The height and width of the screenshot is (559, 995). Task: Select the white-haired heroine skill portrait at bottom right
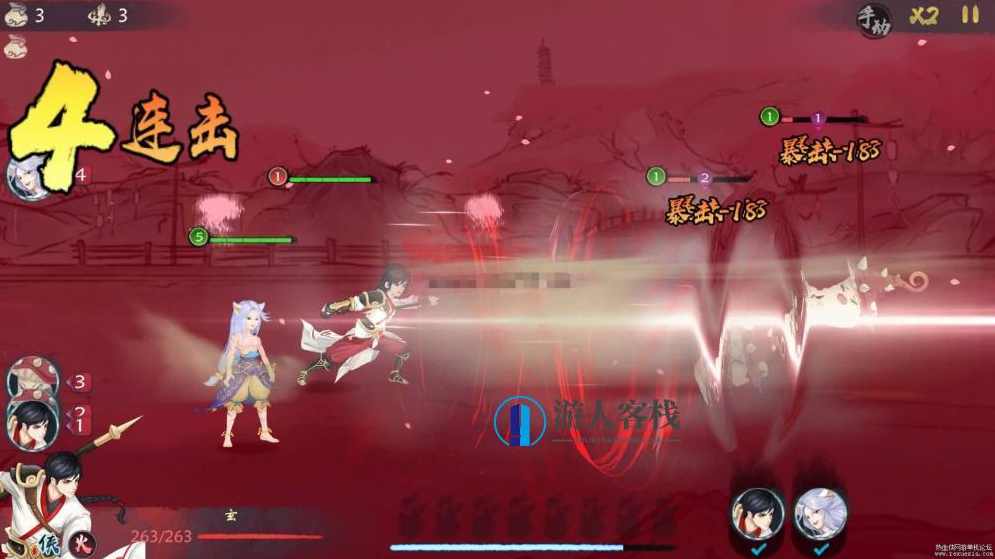tap(820, 513)
